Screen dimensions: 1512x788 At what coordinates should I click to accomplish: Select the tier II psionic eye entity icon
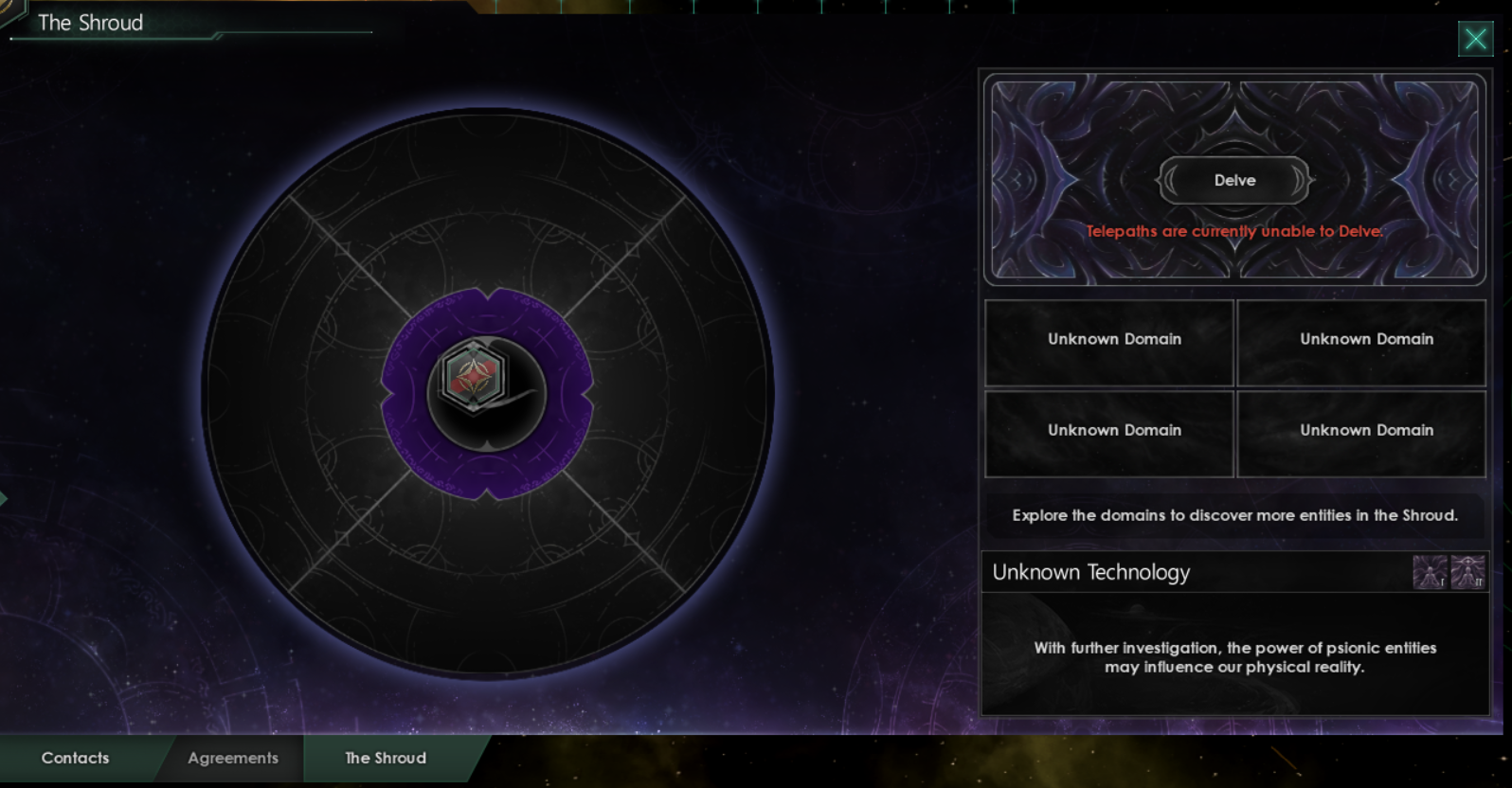coord(1468,572)
